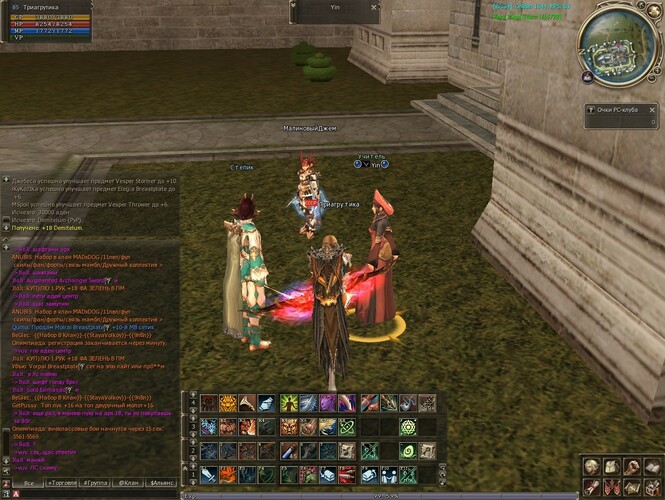
Task: Select the two-figures party action icon
Action: [x=388, y=475]
